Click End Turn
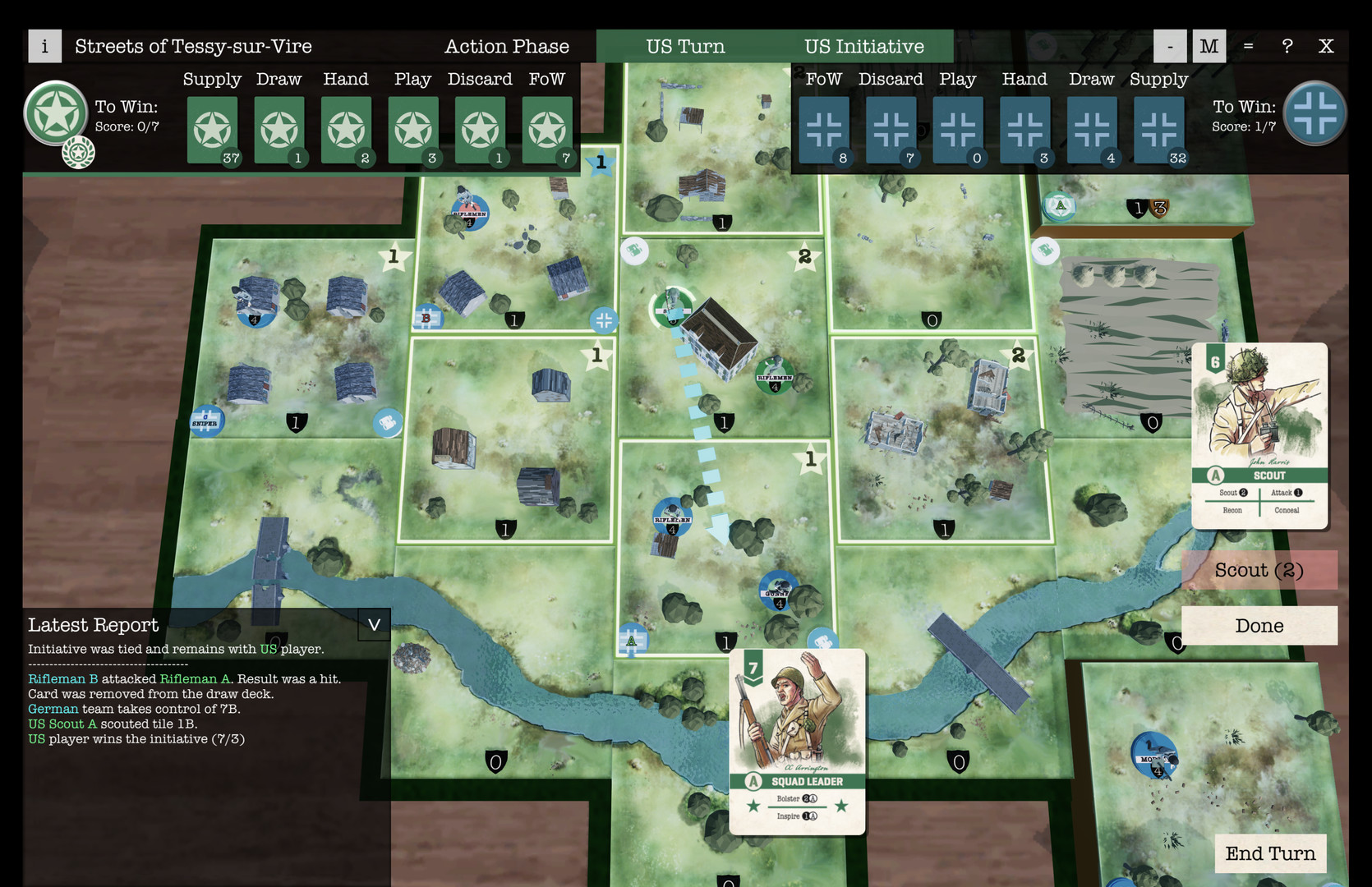 [x=1271, y=854]
